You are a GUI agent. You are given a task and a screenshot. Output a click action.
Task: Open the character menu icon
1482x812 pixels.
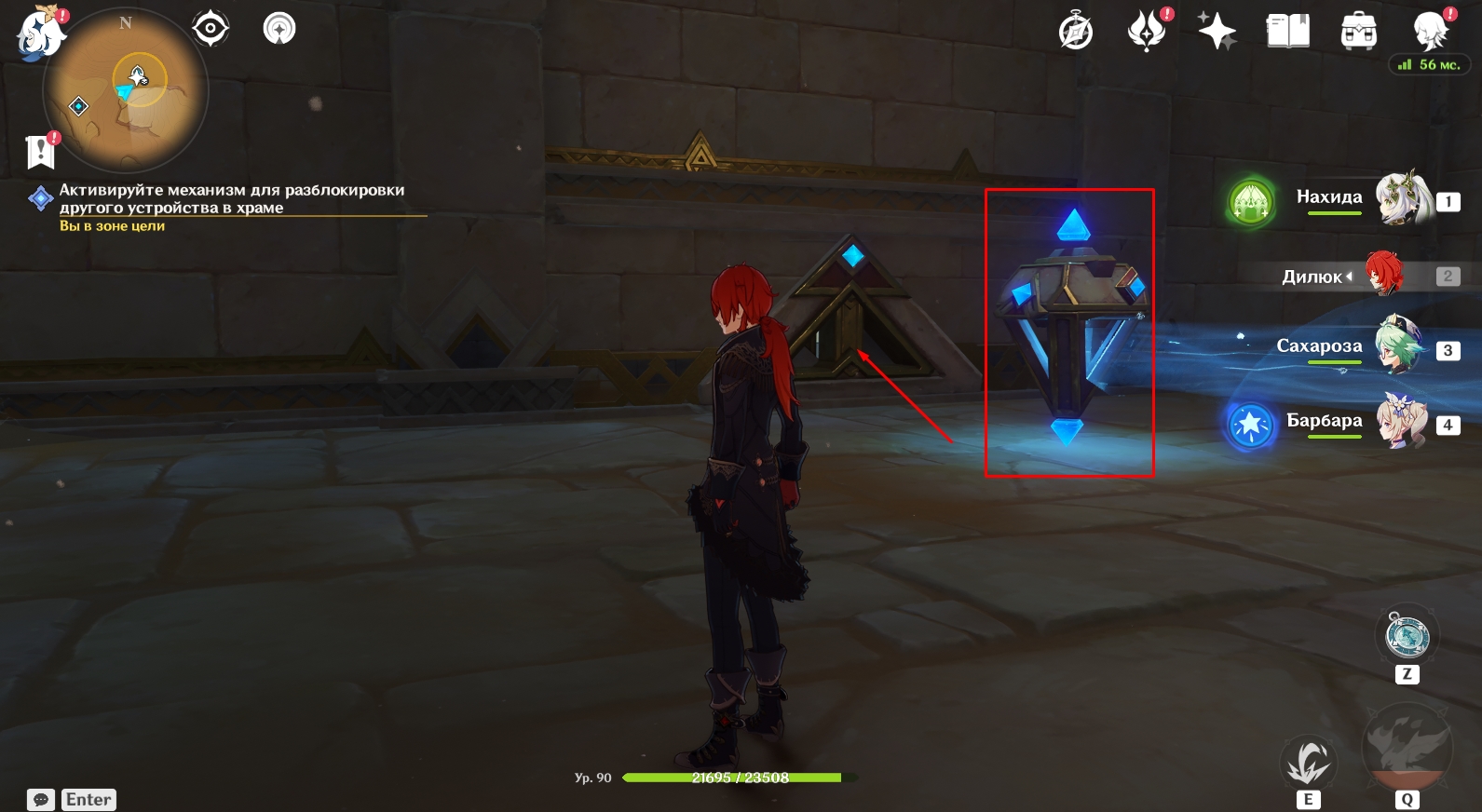[1429, 31]
